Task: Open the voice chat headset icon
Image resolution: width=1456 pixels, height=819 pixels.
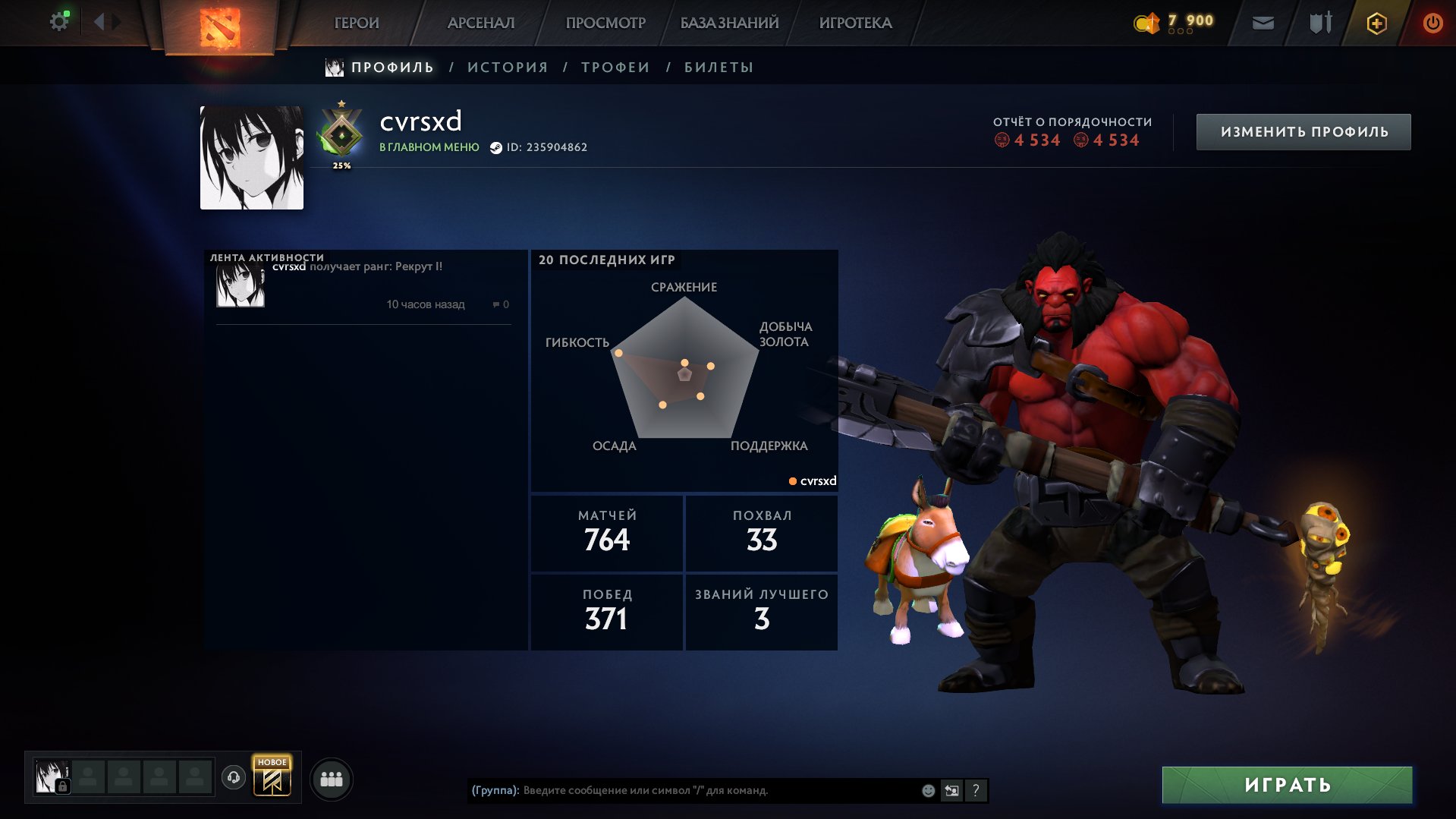Action: [234, 777]
